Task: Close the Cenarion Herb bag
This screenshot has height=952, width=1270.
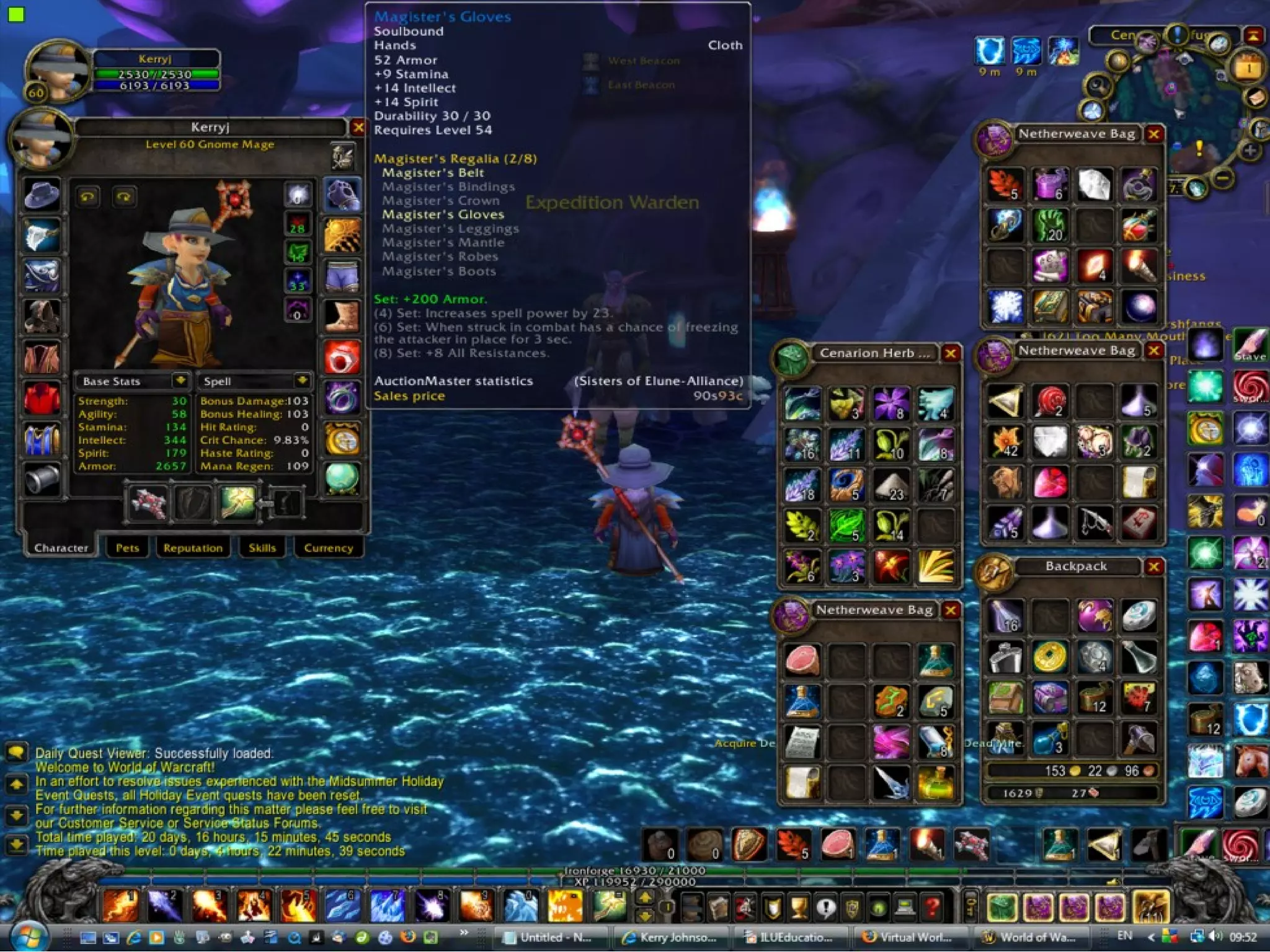Action: pyautogui.click(x=950, y=353)
